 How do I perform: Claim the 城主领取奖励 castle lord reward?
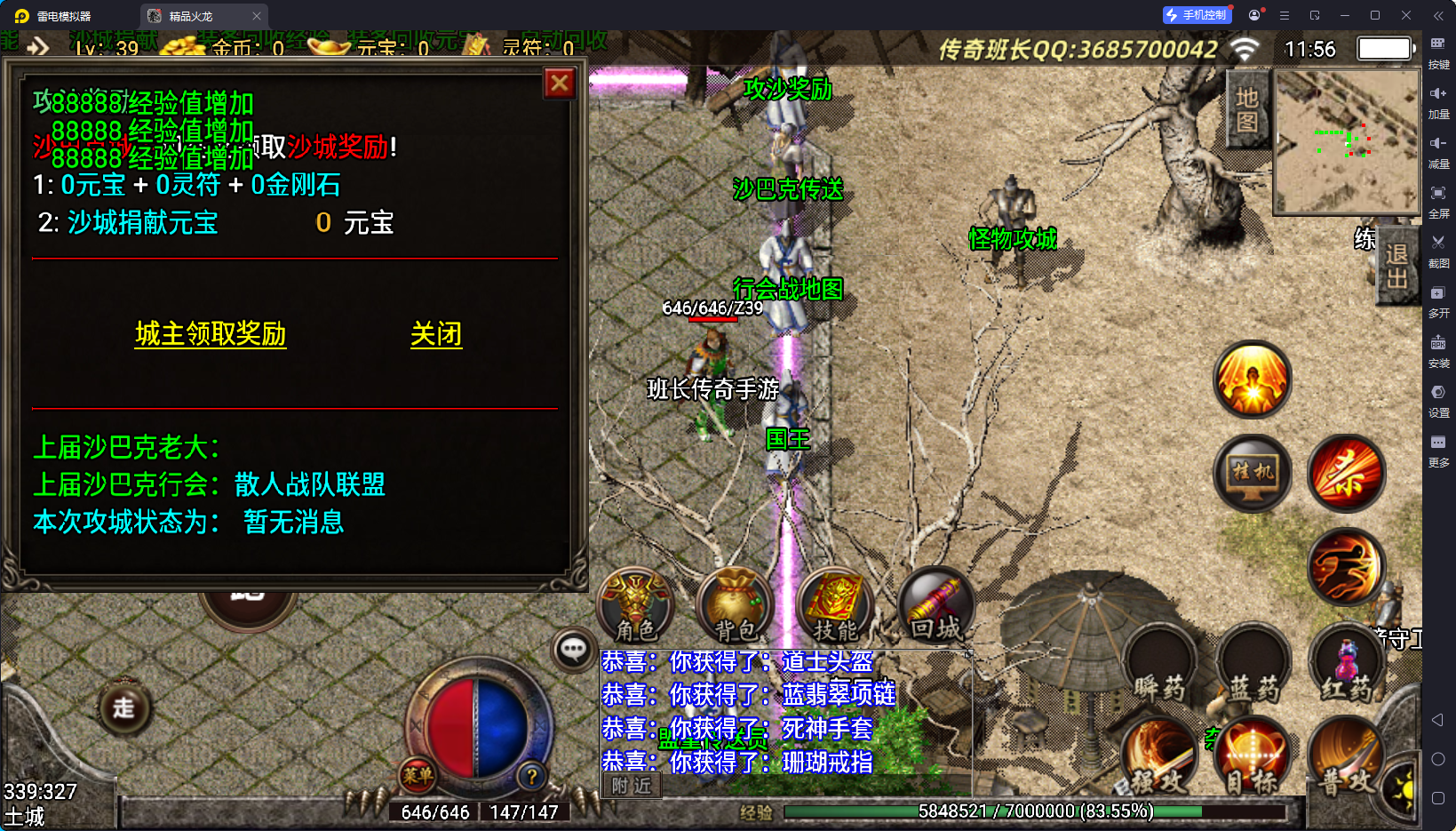[211, 334]
